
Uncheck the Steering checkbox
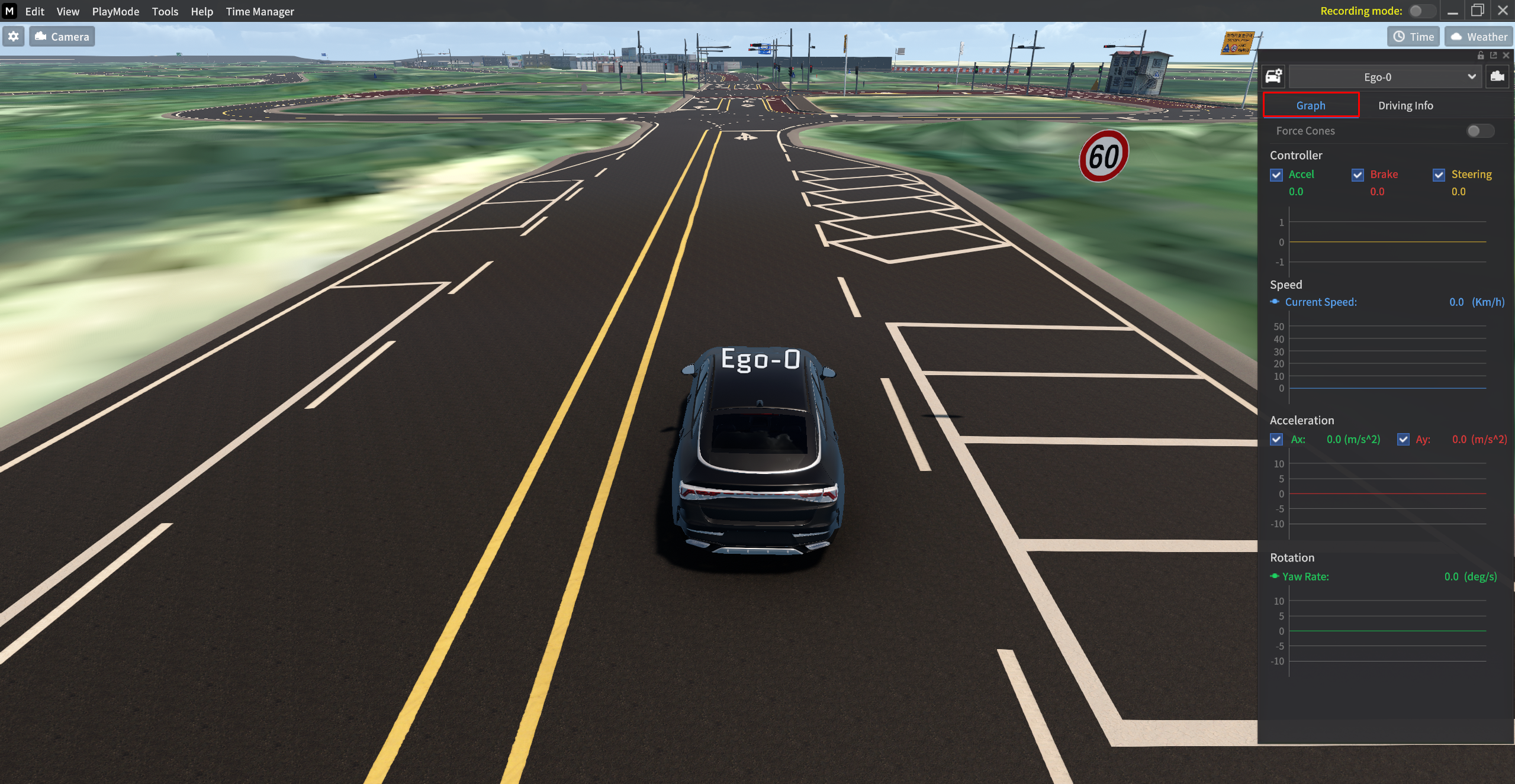1439,175
